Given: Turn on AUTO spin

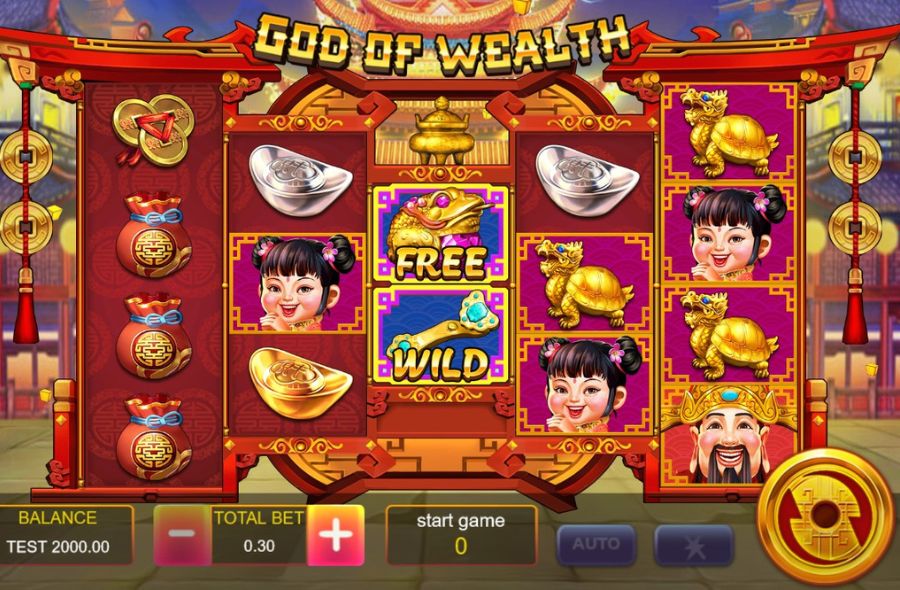Looking at the screenshot, I should [596, 545].
